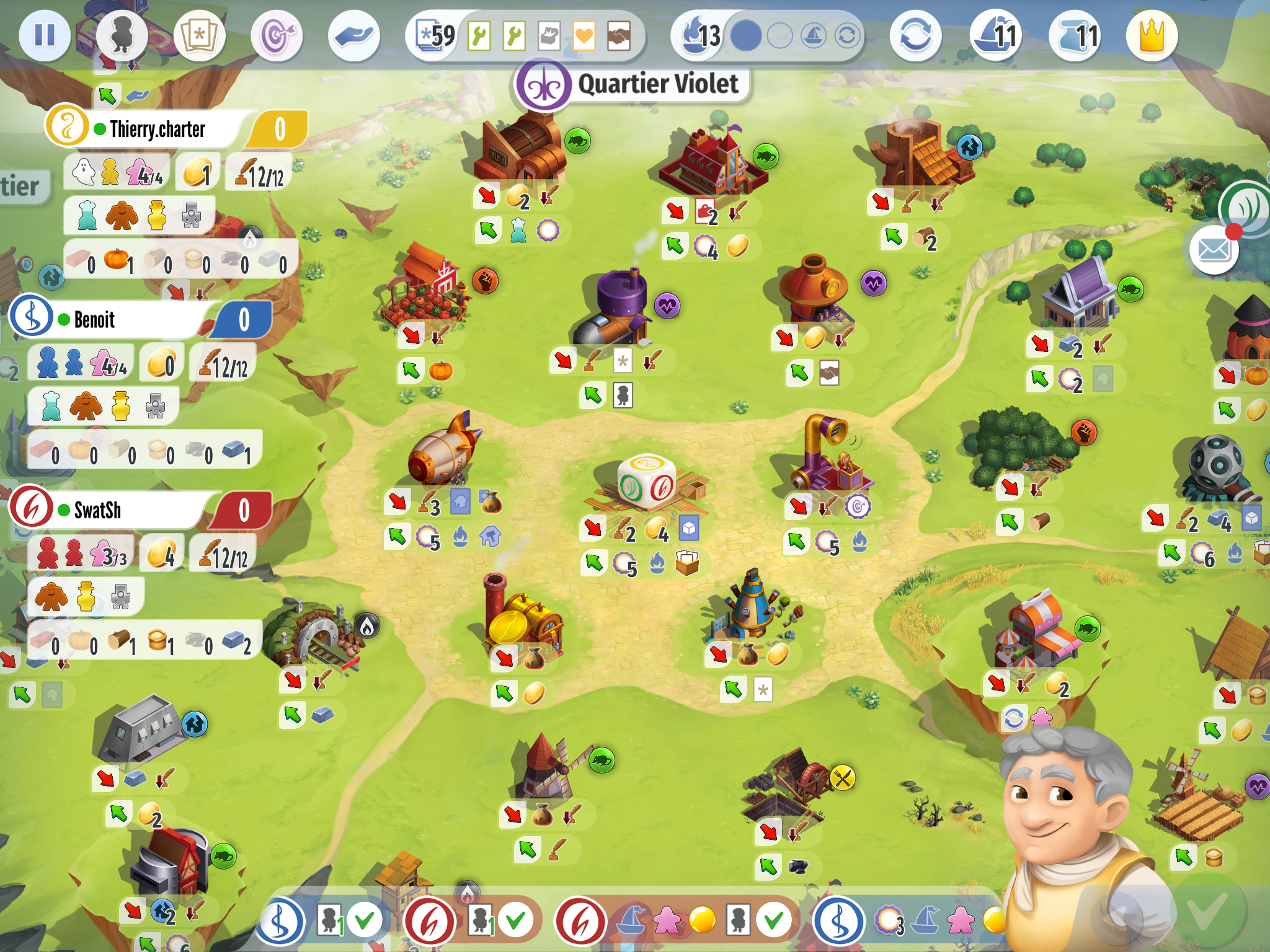Click the blue open hand button
1270x952 pixels.
click(x=354, y=35)
